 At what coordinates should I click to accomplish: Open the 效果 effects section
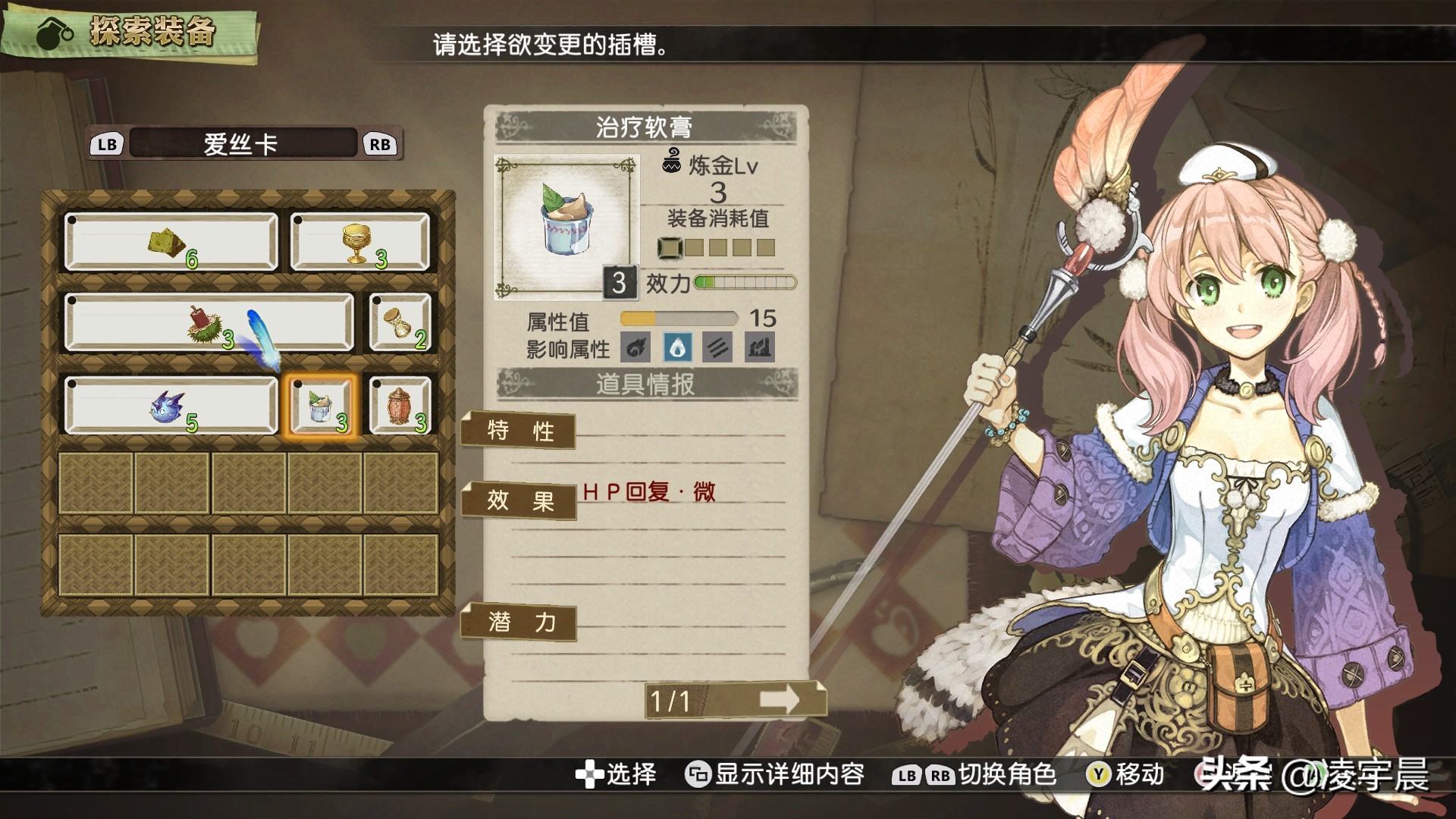tap(519, 500)
